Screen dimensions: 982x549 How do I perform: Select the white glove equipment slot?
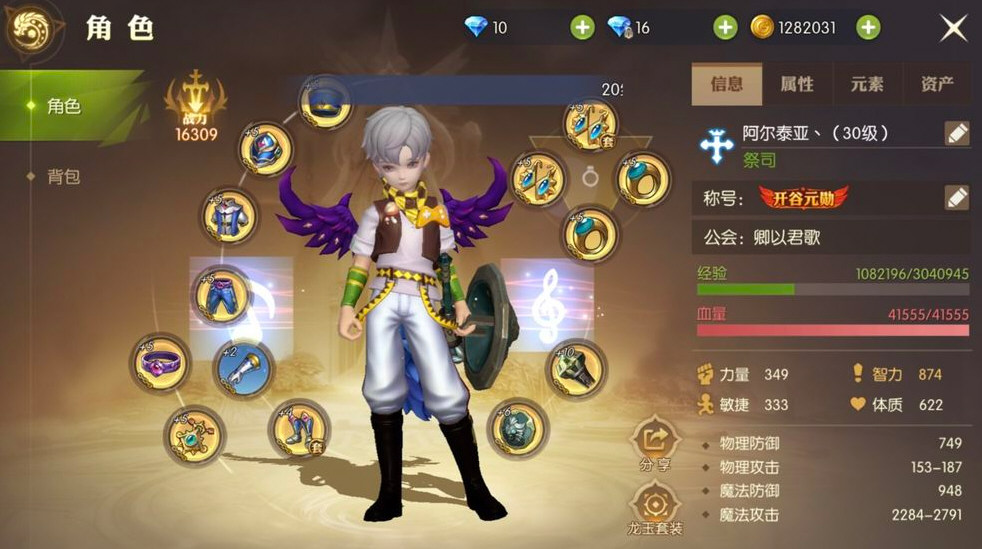(244, 368)
